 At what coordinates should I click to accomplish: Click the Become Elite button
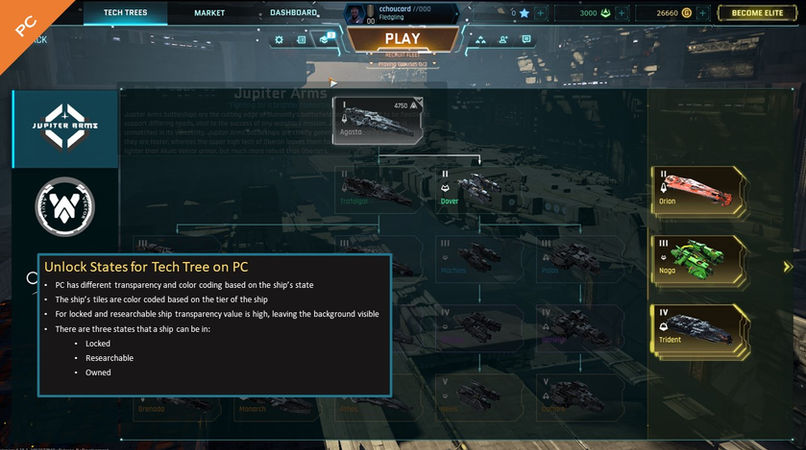[760, 13]
